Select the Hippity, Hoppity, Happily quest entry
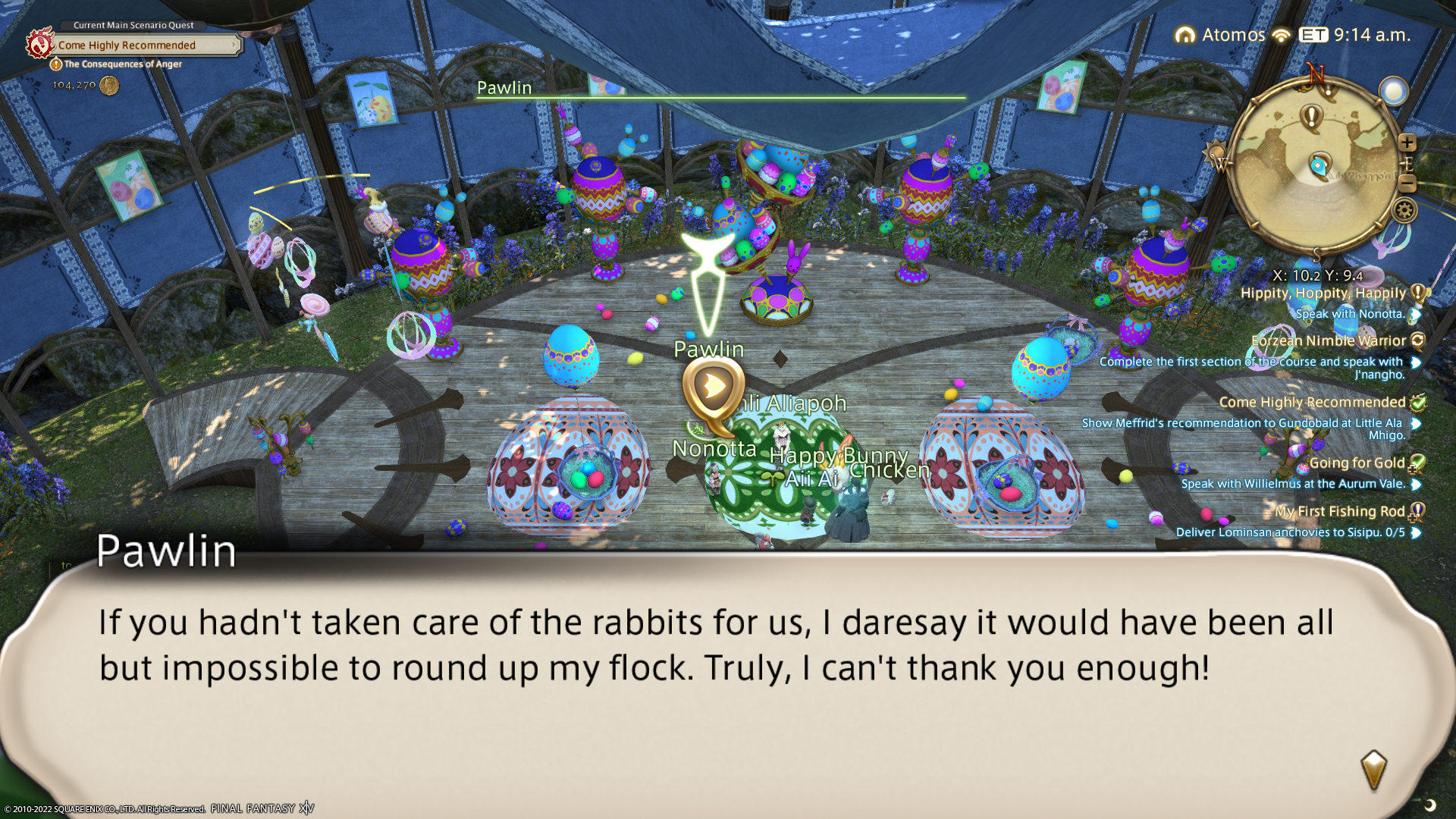 (x=1323, y=293)
